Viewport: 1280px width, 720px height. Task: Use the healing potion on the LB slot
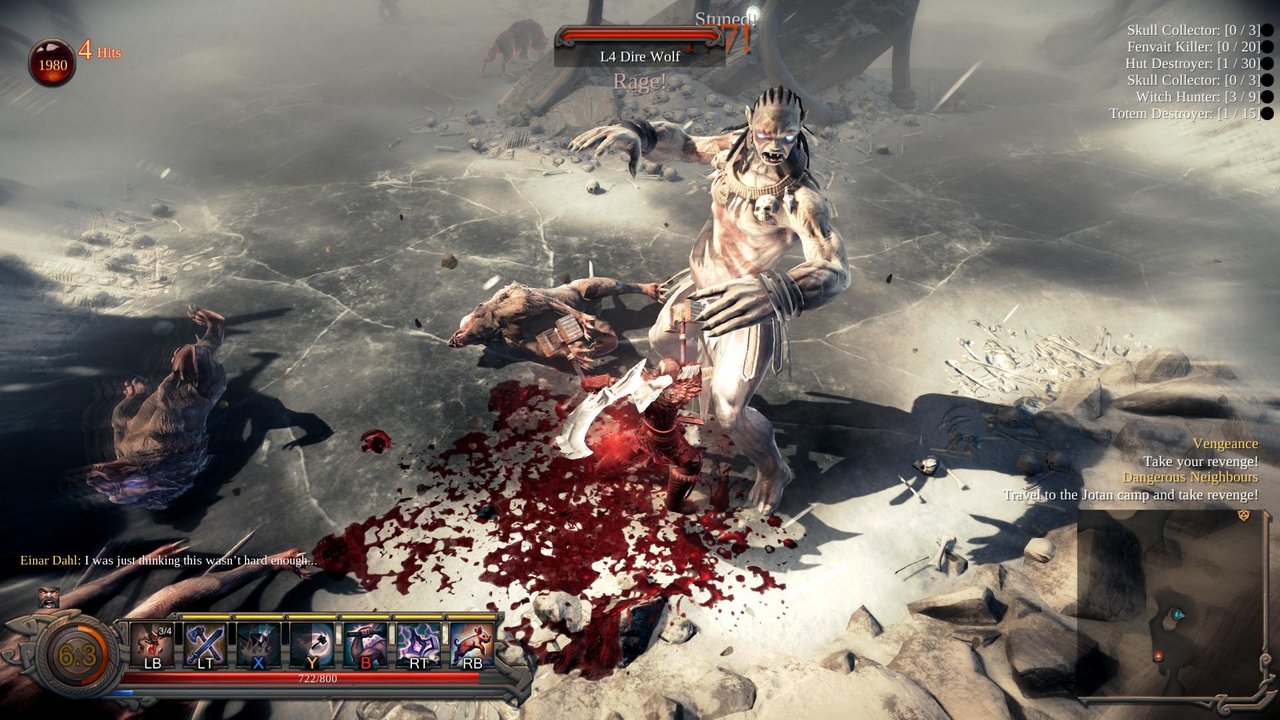click(x=150, y=642)
